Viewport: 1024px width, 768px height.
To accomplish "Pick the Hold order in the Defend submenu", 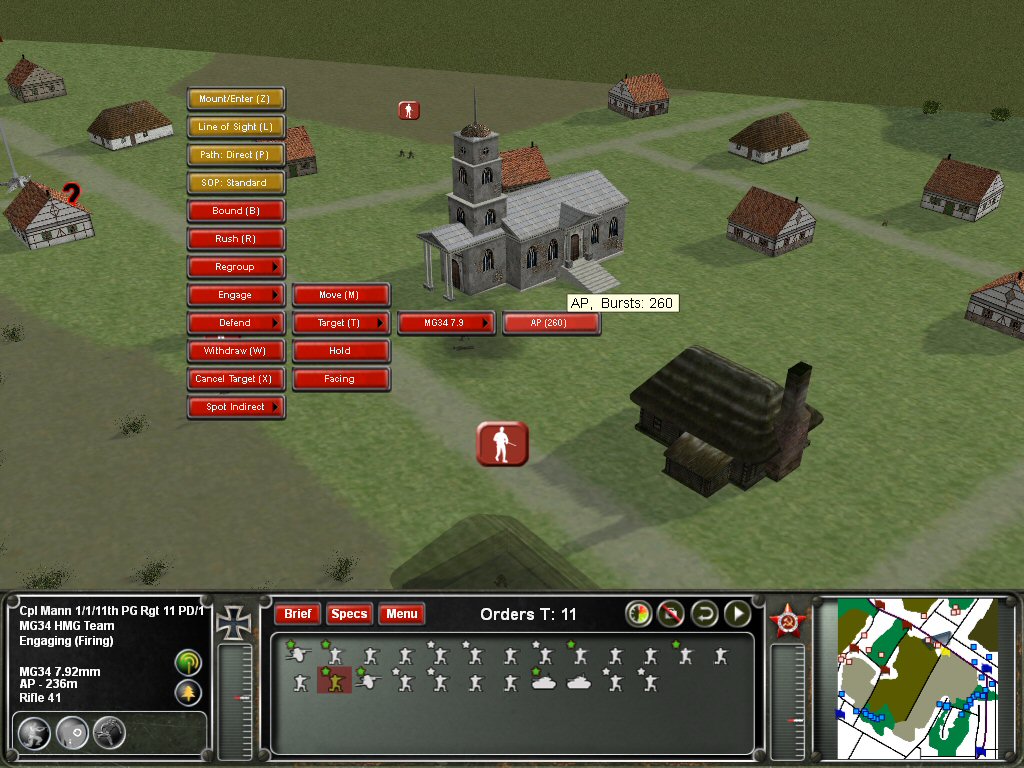I will coord(340,351).
